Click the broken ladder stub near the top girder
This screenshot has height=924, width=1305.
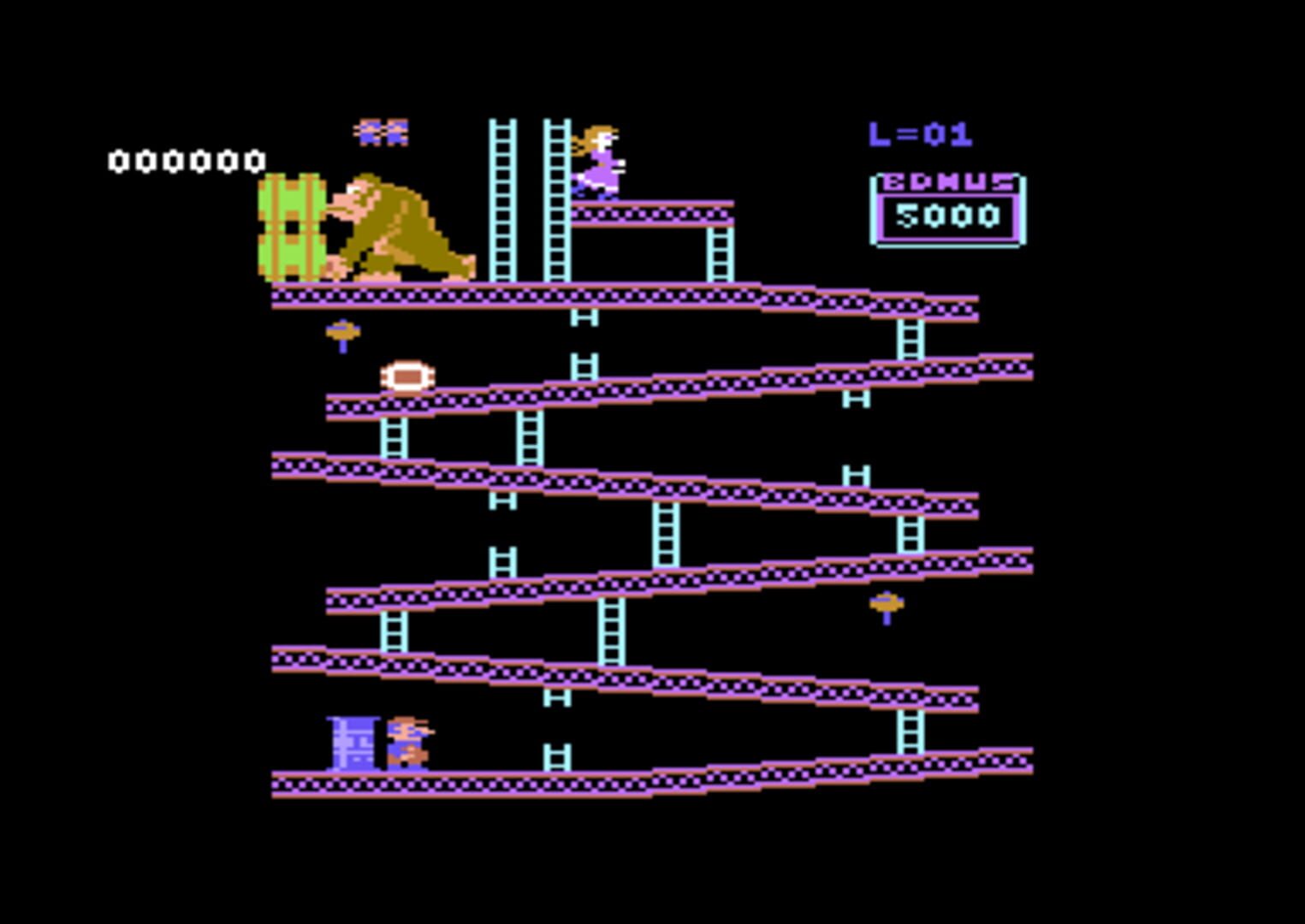[584, 318]
